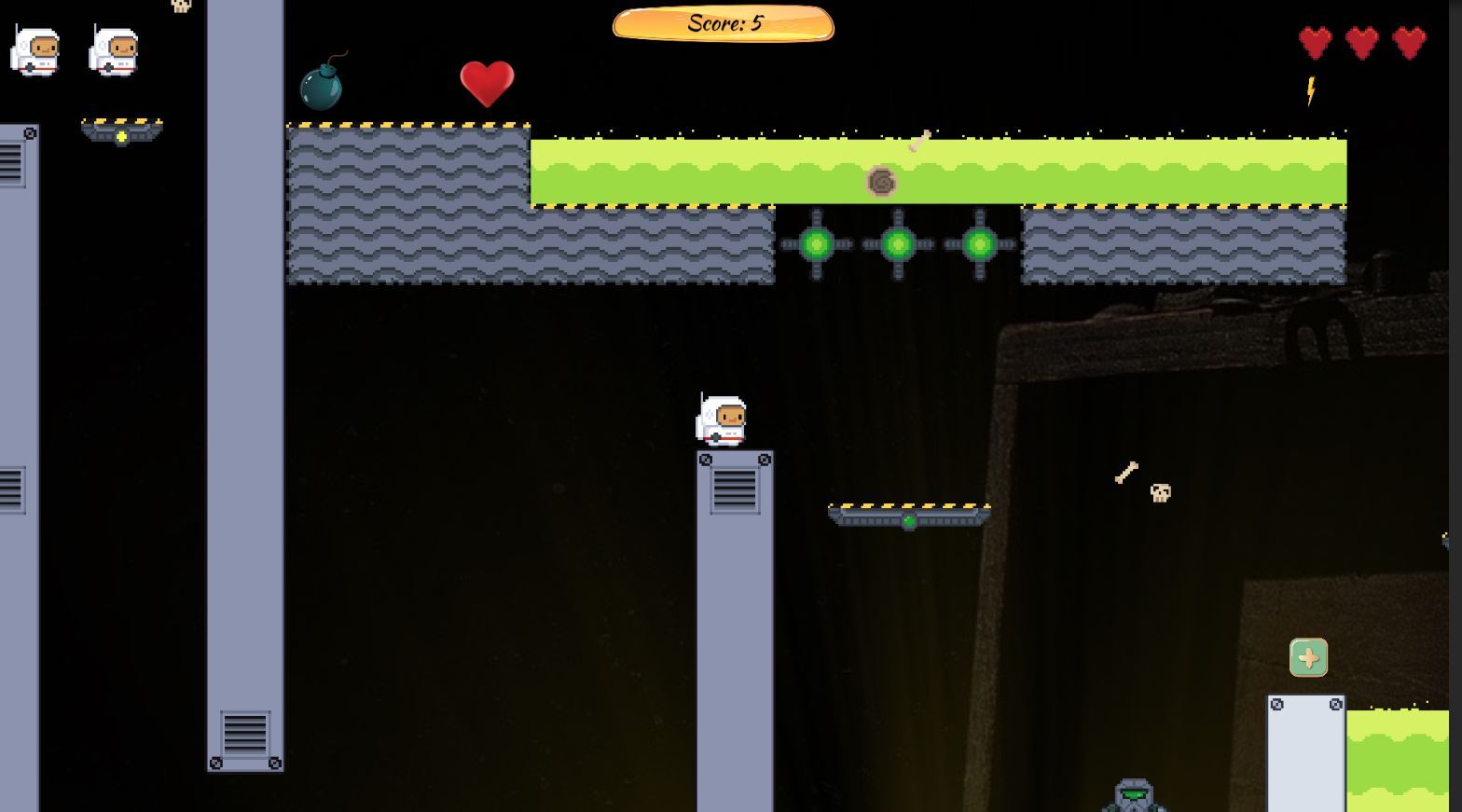The image size is (1462, 812).
Task: Click the leftmost astronaut in the top corner
Action: pos(35,51)
